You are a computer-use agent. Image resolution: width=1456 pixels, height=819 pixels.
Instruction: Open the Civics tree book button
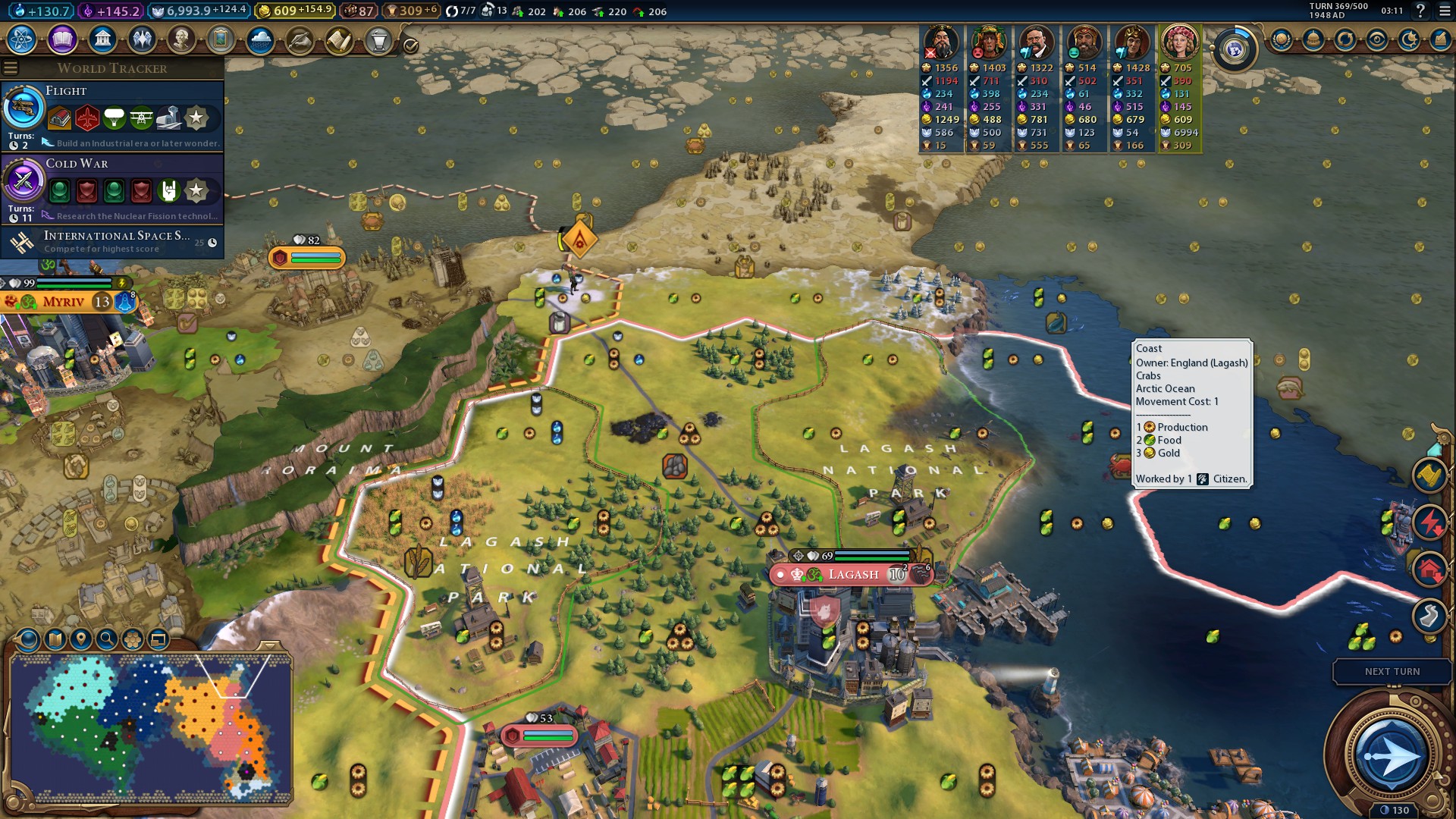tap(62, 39)
